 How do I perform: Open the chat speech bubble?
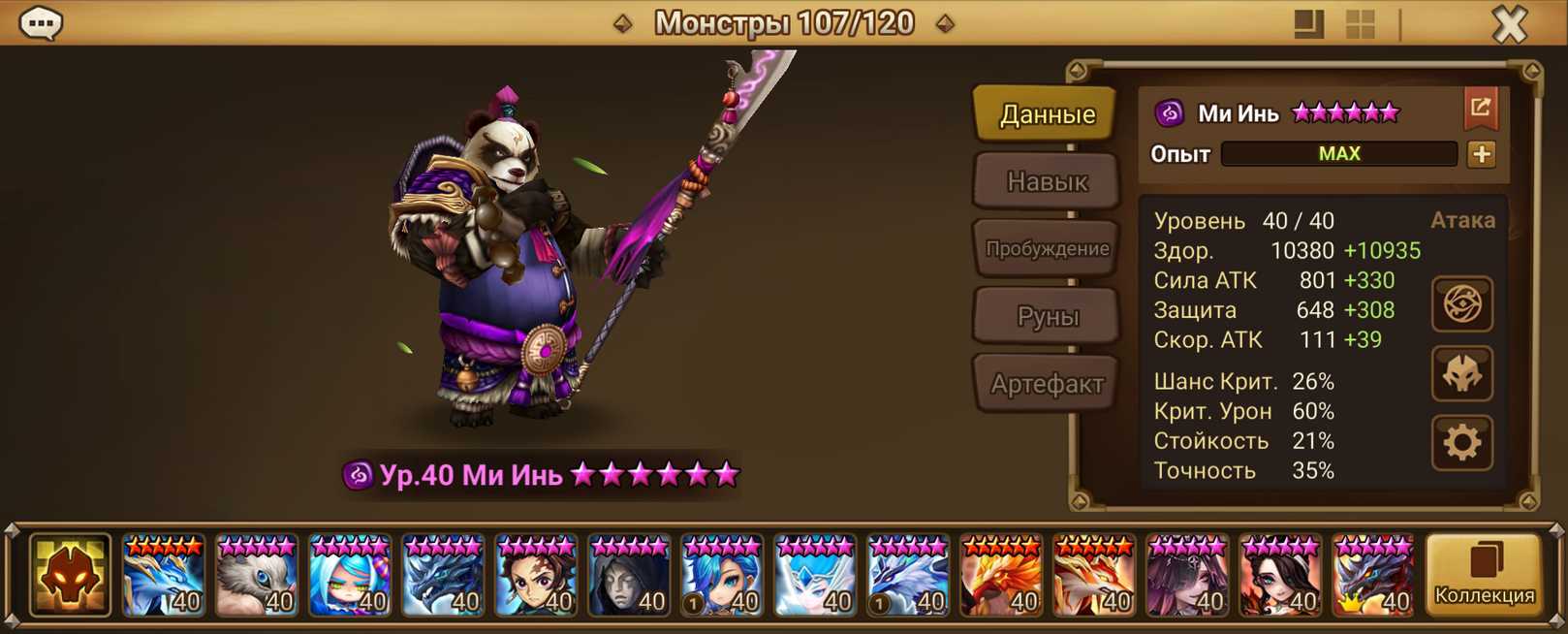pyautogui.click(x=41, y=22)
